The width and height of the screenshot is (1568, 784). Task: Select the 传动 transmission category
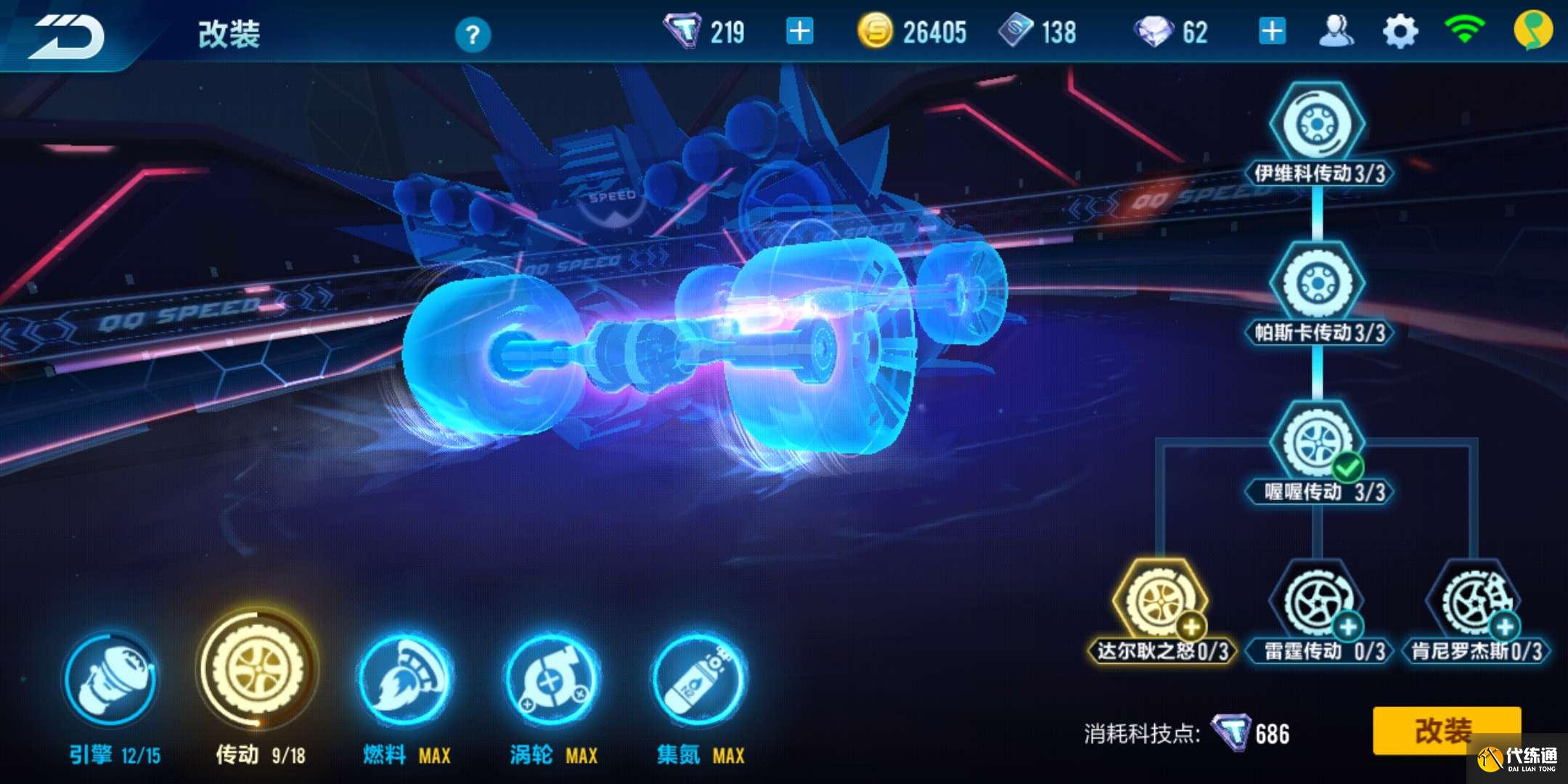pyautogui.click(x=258, y=669)
